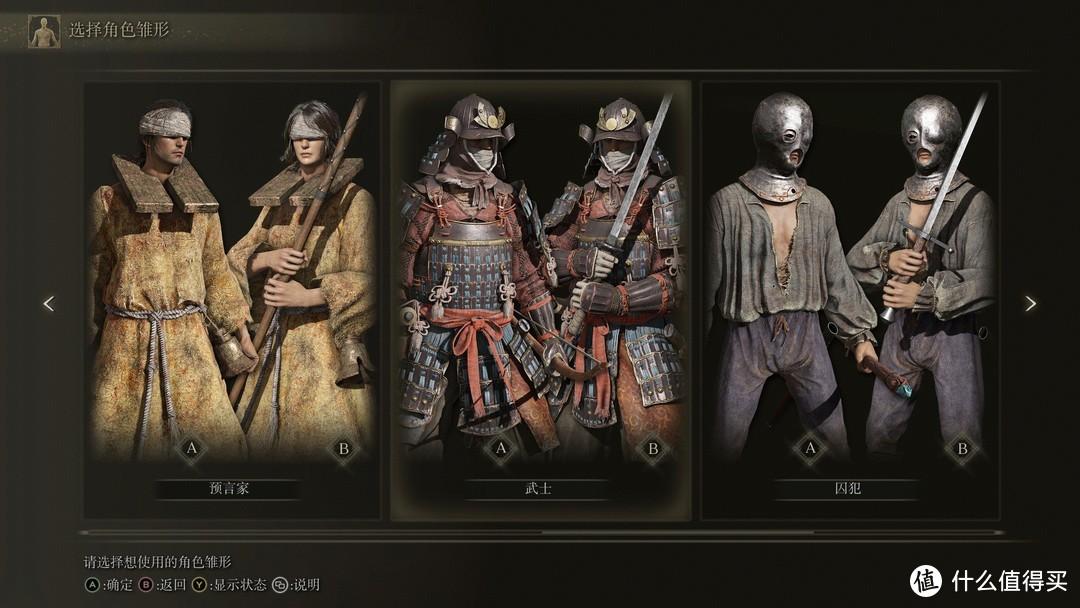Choose body type A for 武士

[x=501, y=449]
